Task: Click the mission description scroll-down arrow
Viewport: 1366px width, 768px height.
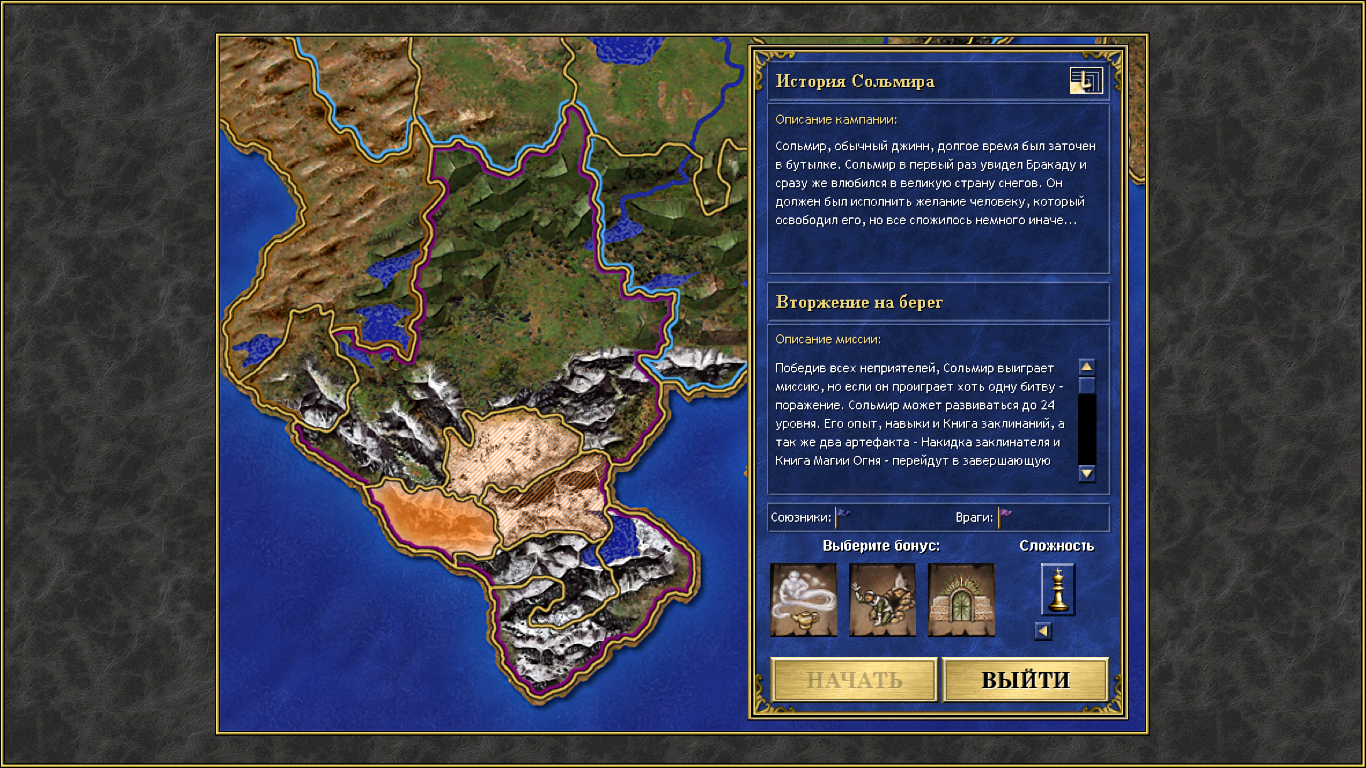Action: point(1087,473)
